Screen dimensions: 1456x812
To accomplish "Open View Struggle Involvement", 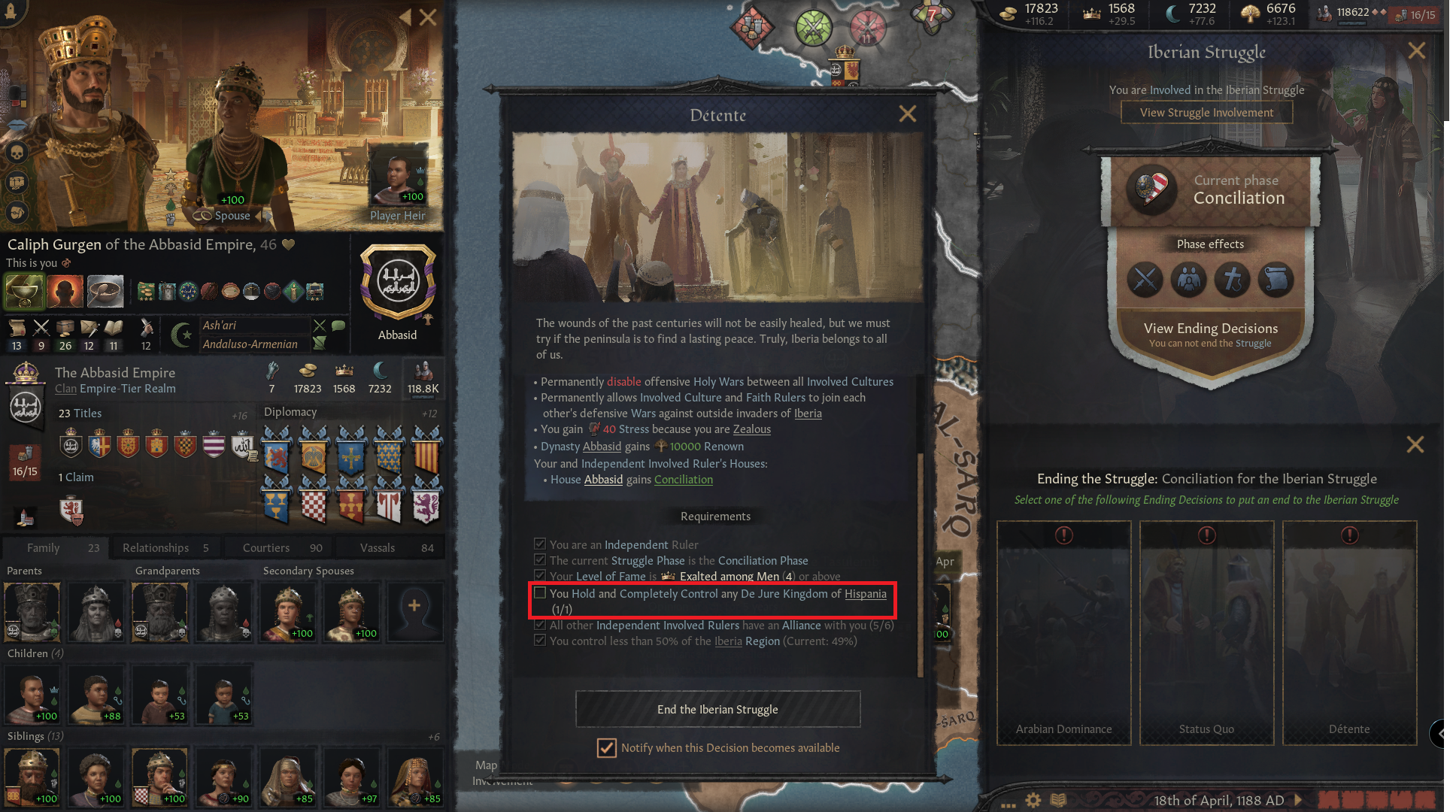I will coord(1206,111).
